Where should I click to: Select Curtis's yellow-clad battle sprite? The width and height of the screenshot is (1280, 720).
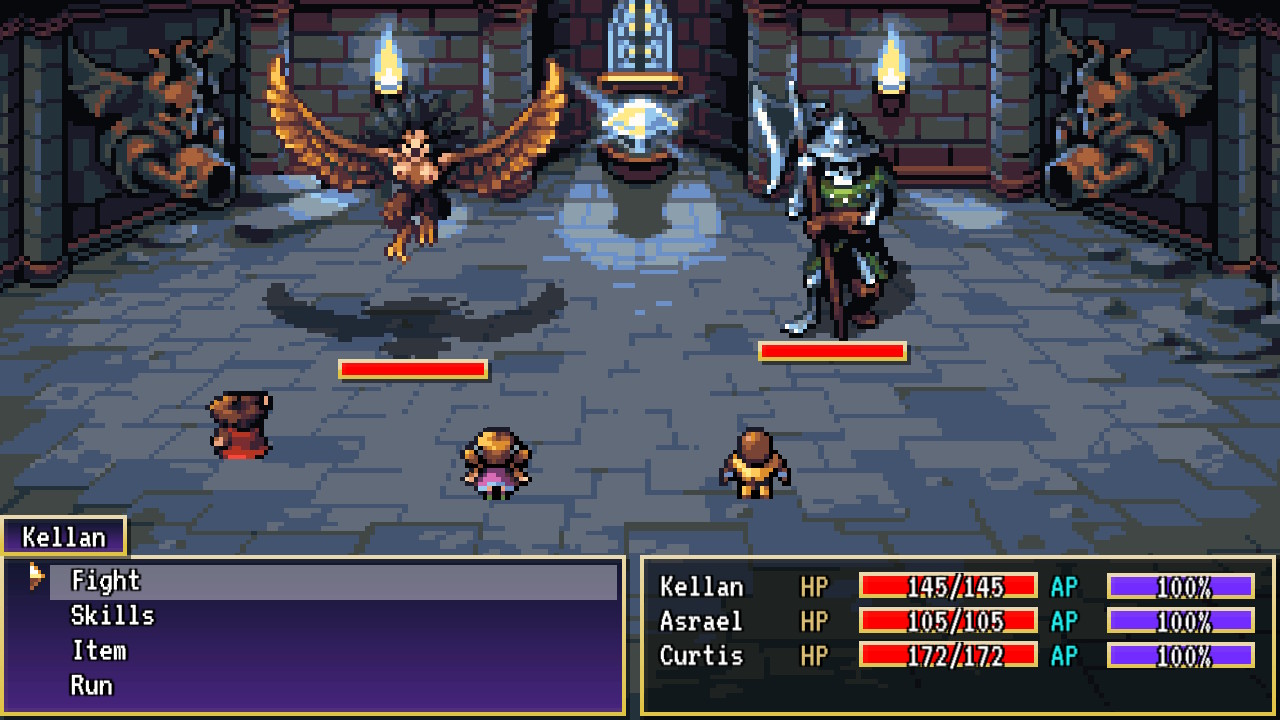point(755,465)
